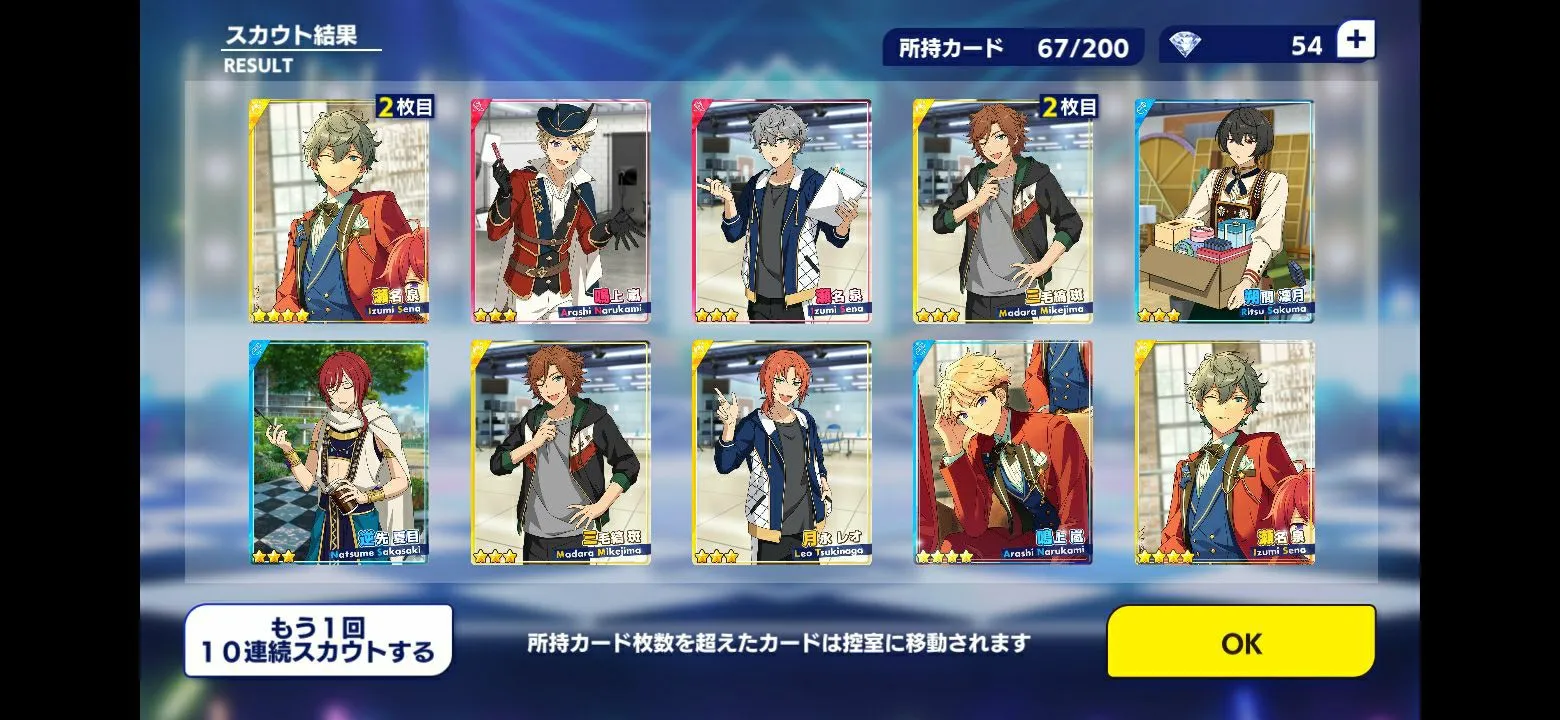Viewport: 1560px width, 720px height.
Task: View the Ritsu Sakuma card carrying a box
Action: click(1225, 211)
